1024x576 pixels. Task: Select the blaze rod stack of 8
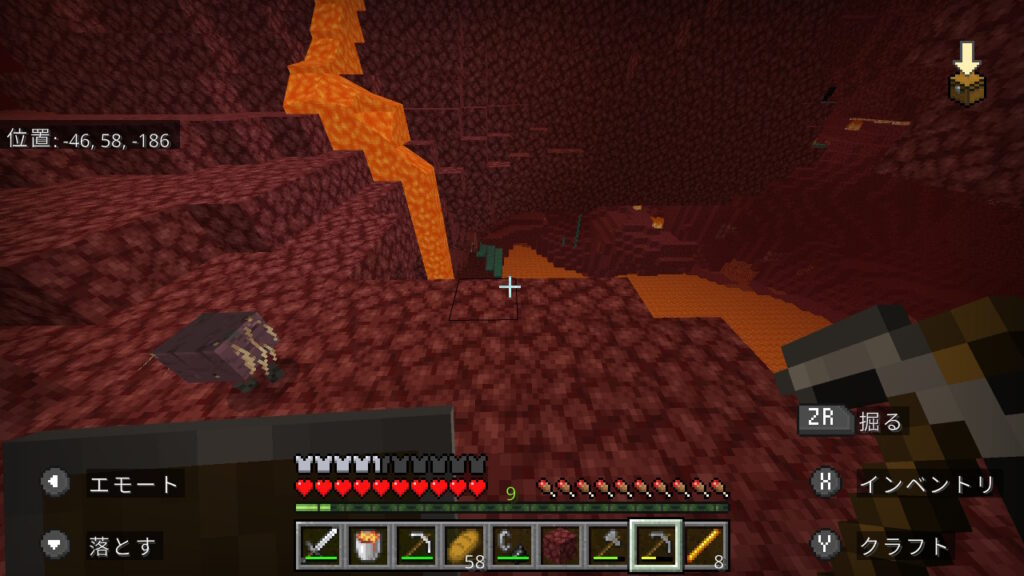click(x=704, y=546)
